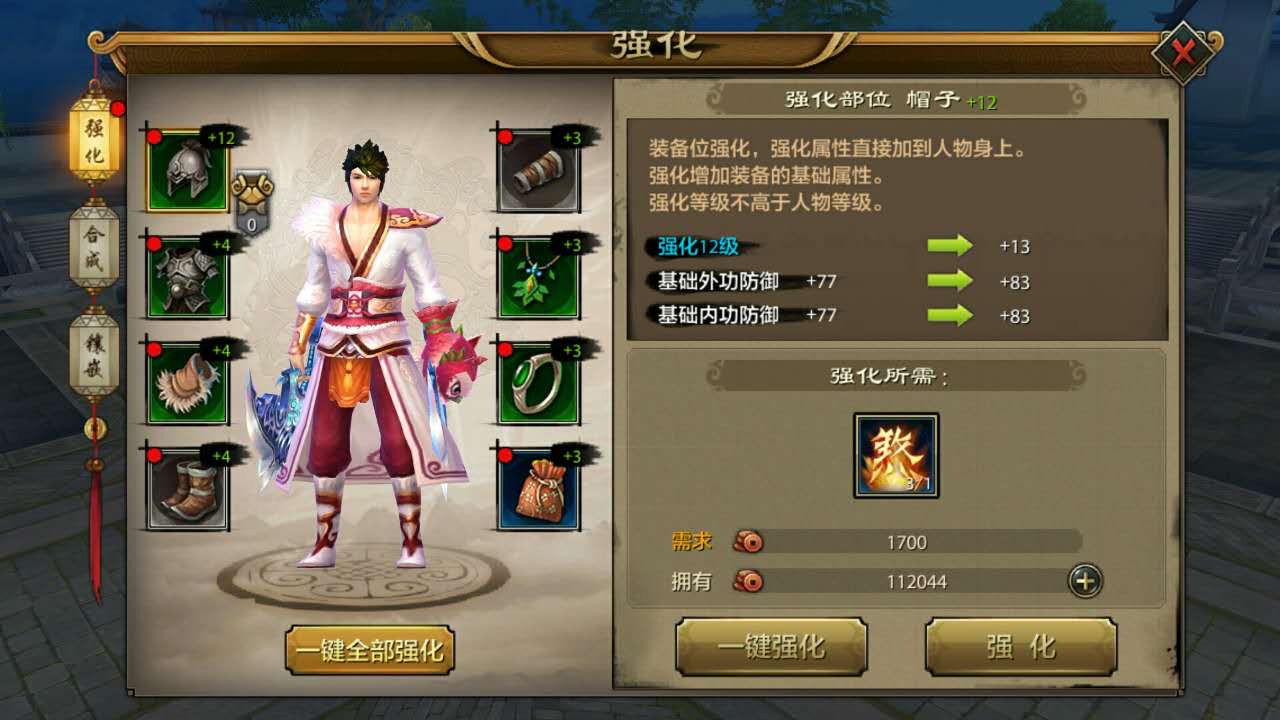Select the +3 bracers equipment slot
The height and width of the screenshot is (720, 1280).
pyautogui.click(x=540, y=170)
